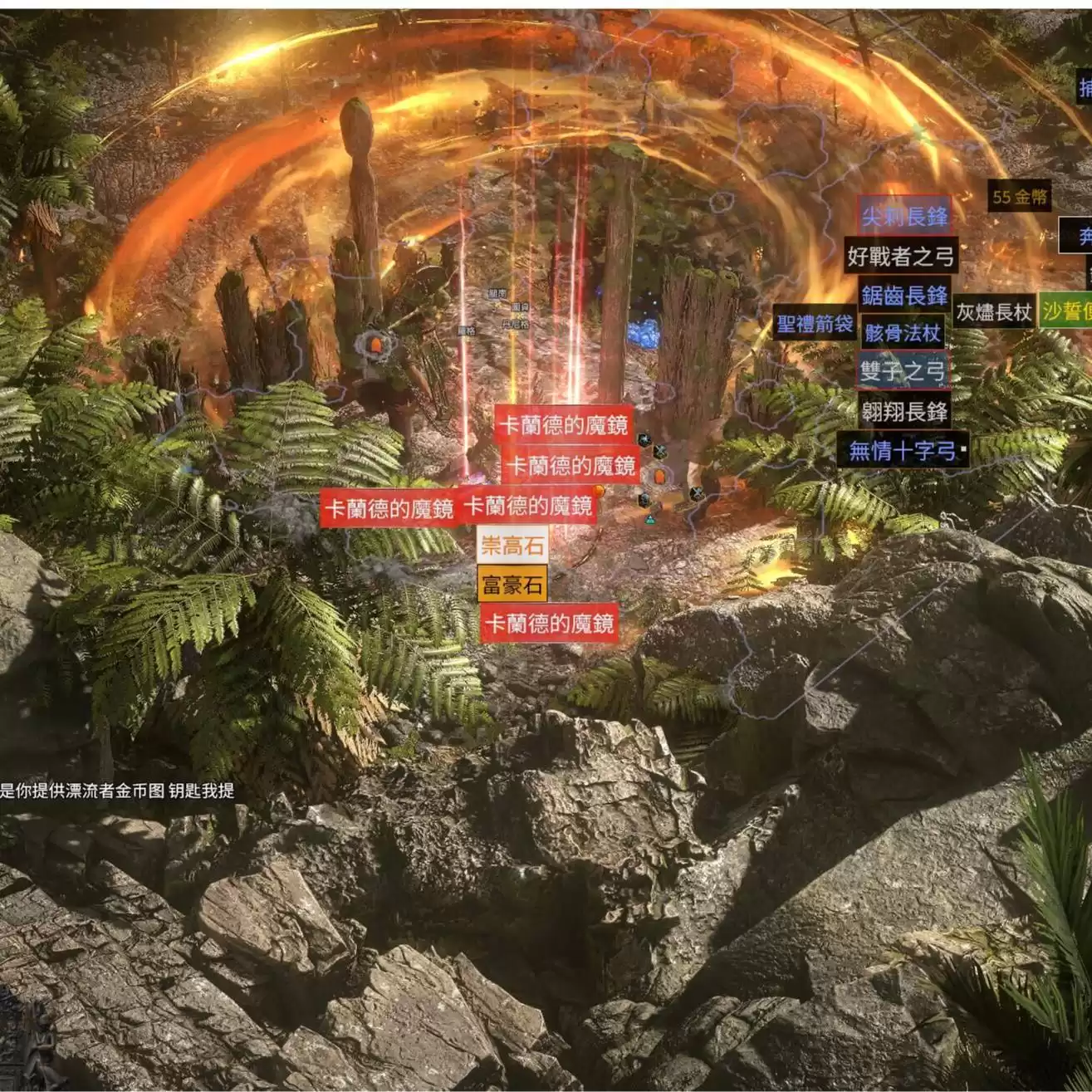
Task: Loot the 無情十字弓 crossbow label
Action: (x=903, y=451)
